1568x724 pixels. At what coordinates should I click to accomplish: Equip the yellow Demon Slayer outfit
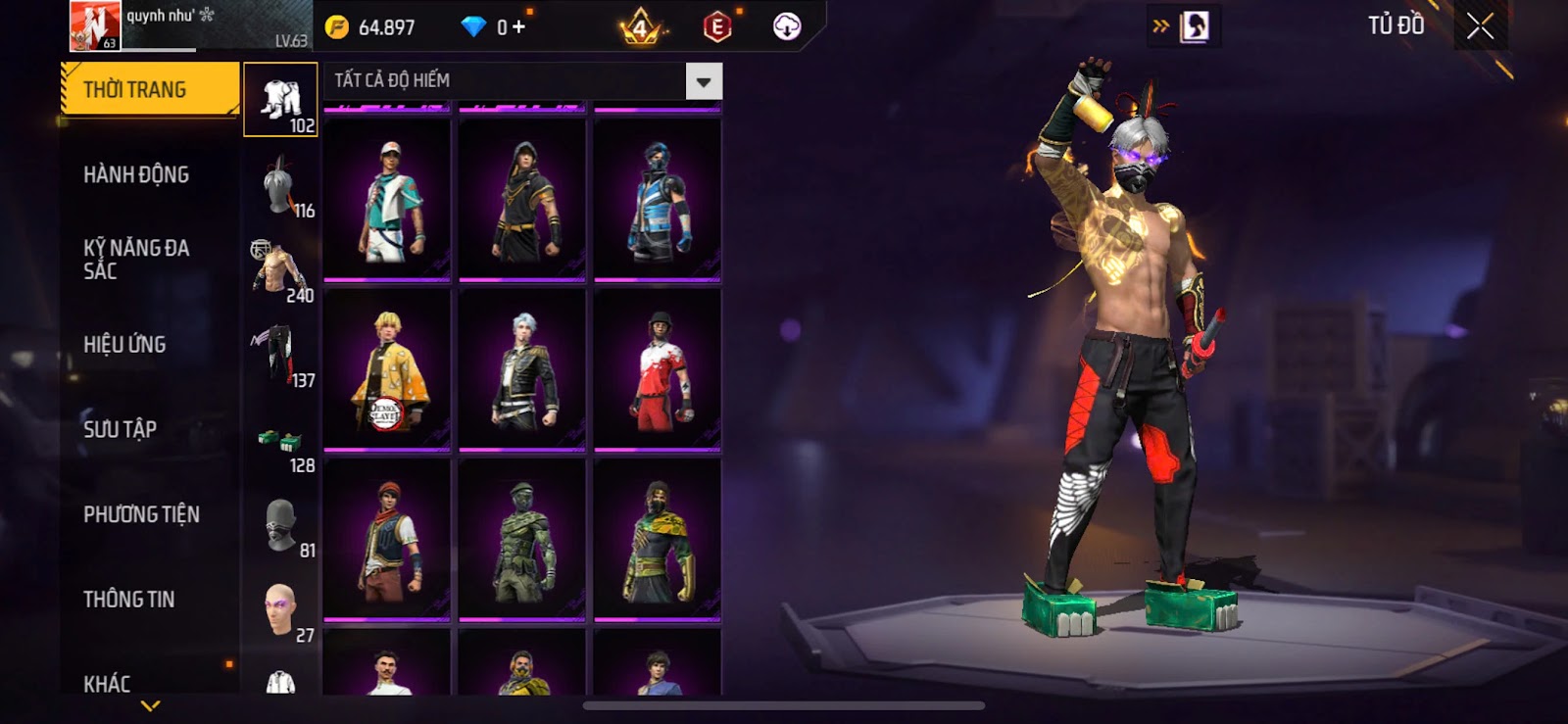coord(387,370)
